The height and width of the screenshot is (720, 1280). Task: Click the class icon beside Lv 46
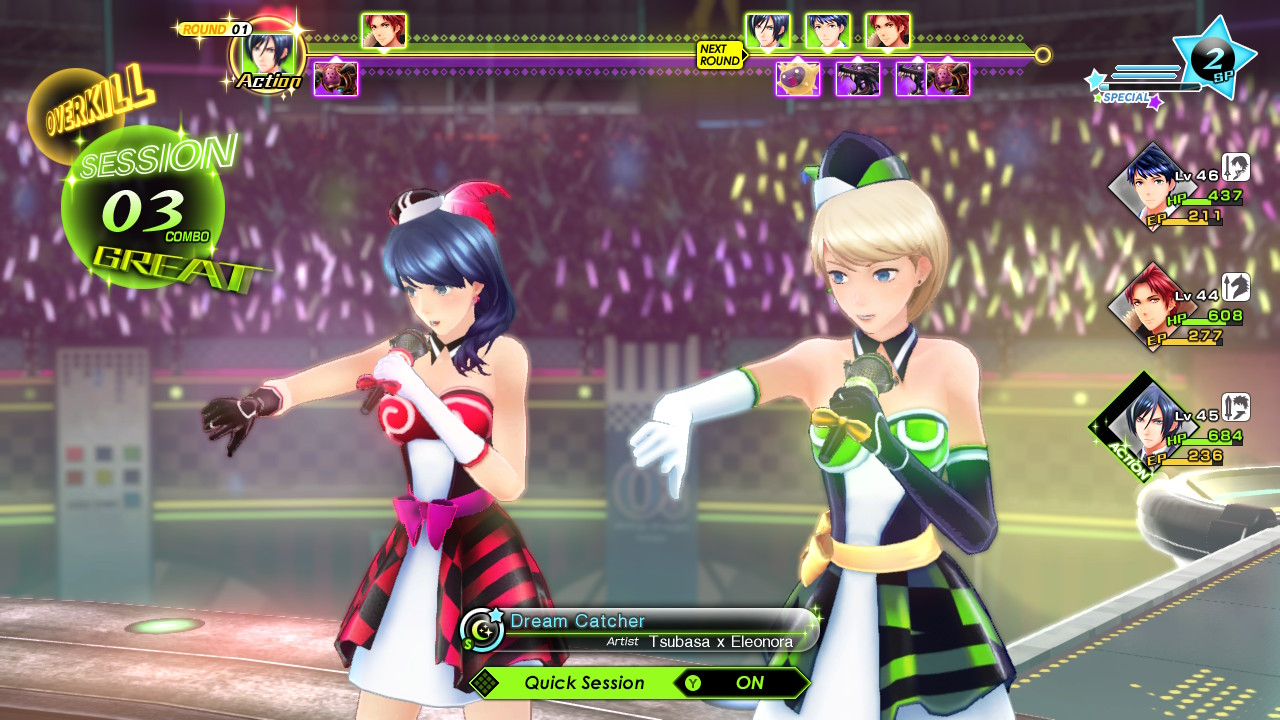tap(1236, 168)
